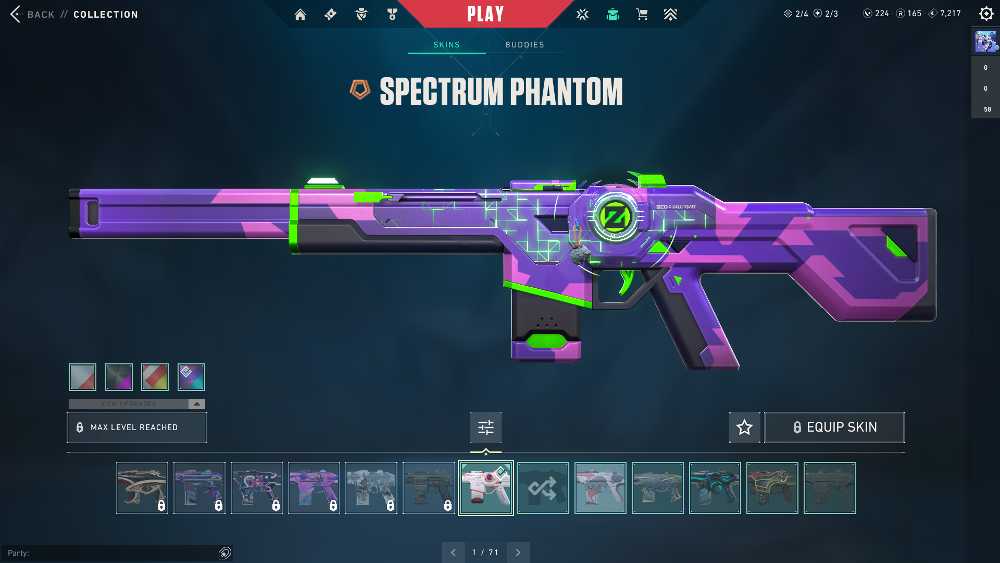The height and width of the screenshot is (563, 1000).
Task: Go to the next skin page
Action: tap(518, 552)
